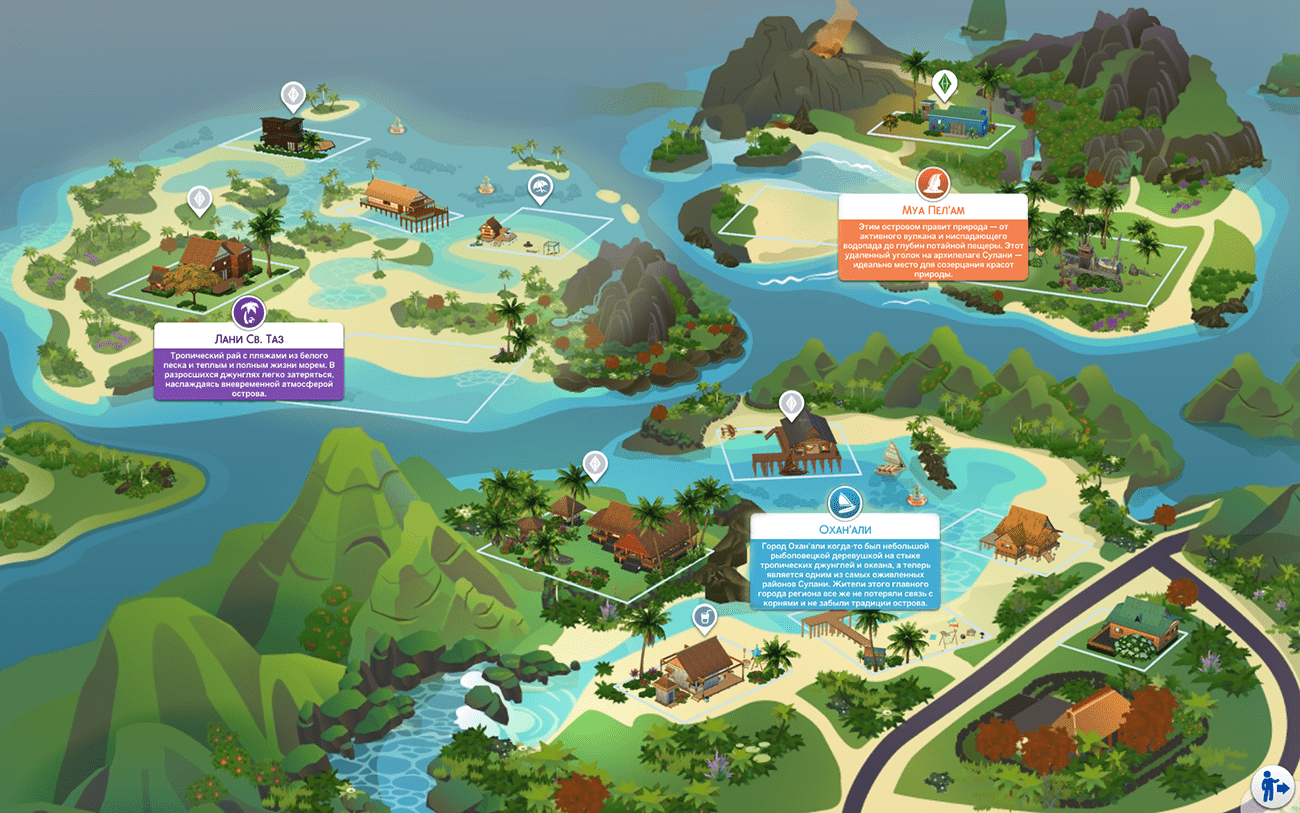Select the orange waterfall neighborhood icon
Image resolution: width=1300 pixels, height=813 pixels.
click(x=932, y=184)
